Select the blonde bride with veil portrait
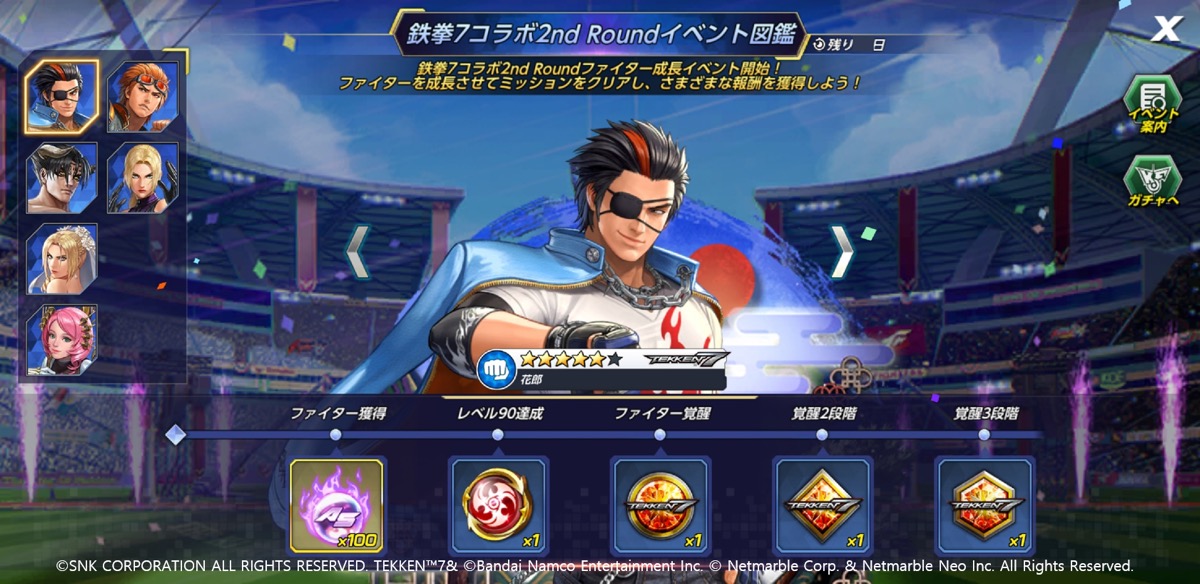Viewport: 1200px width, 584px height. [x=62, y=258]
